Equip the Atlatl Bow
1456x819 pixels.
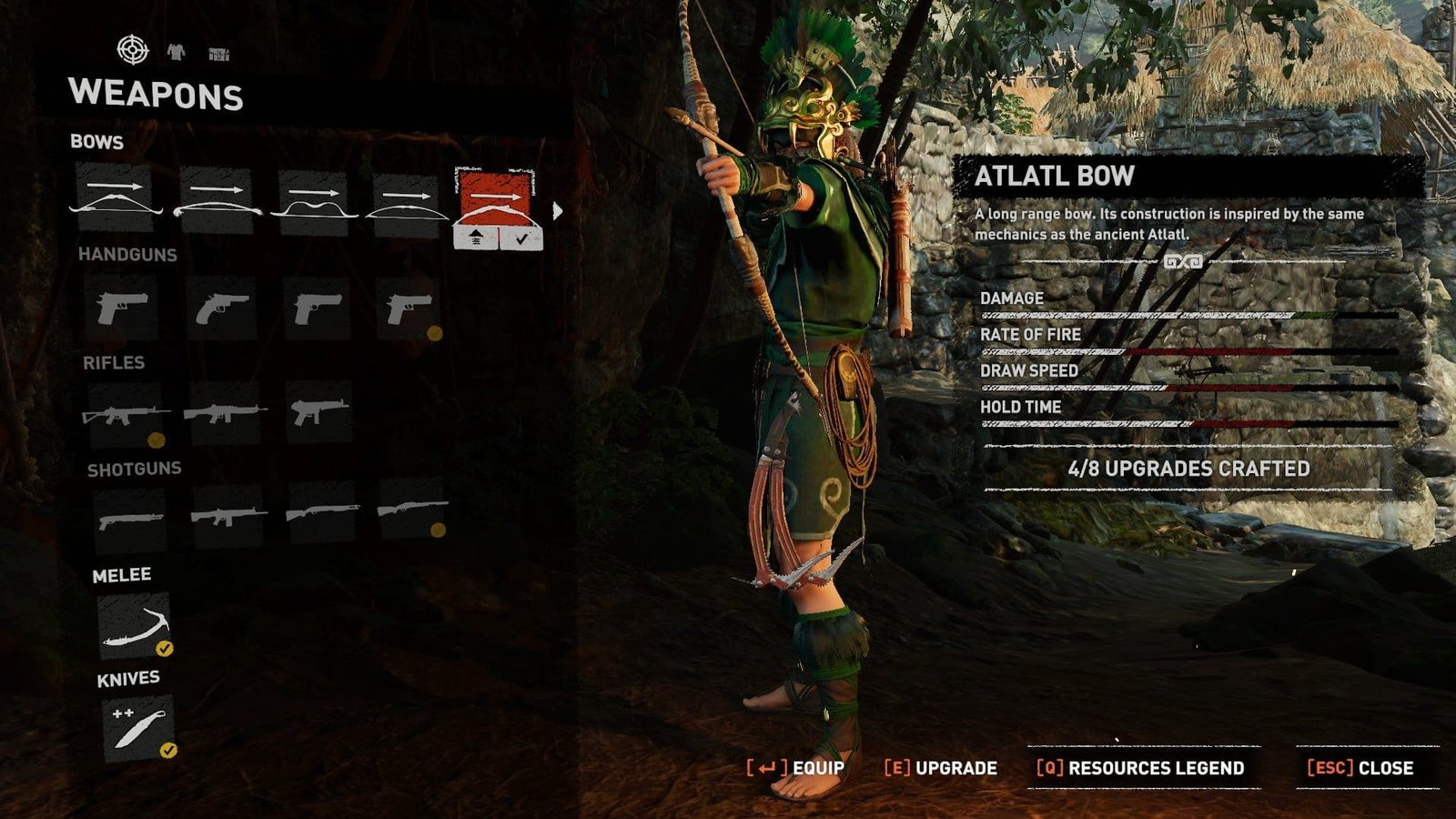[x=795, y=768]
